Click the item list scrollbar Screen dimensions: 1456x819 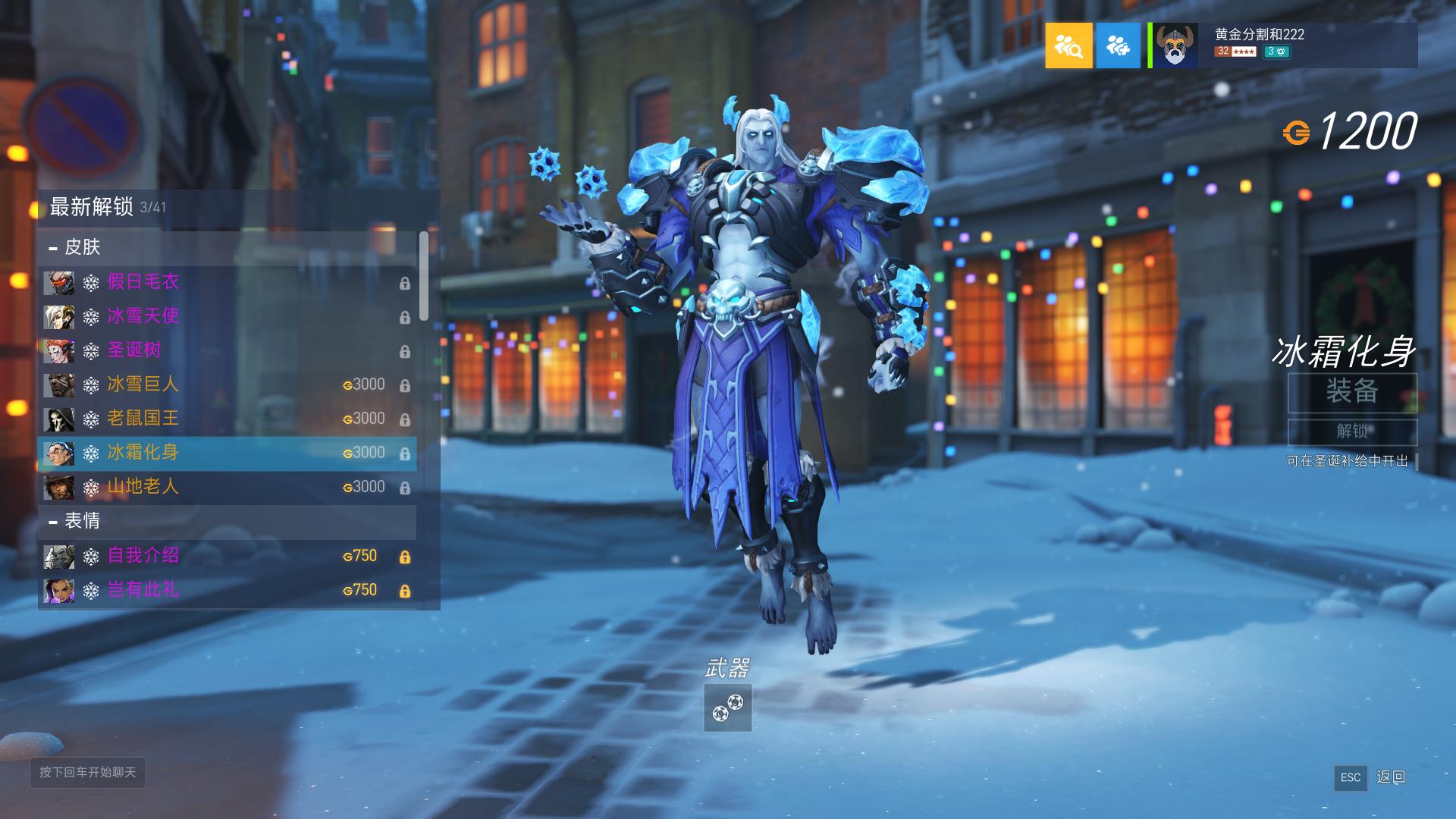(x=424, y=276)
